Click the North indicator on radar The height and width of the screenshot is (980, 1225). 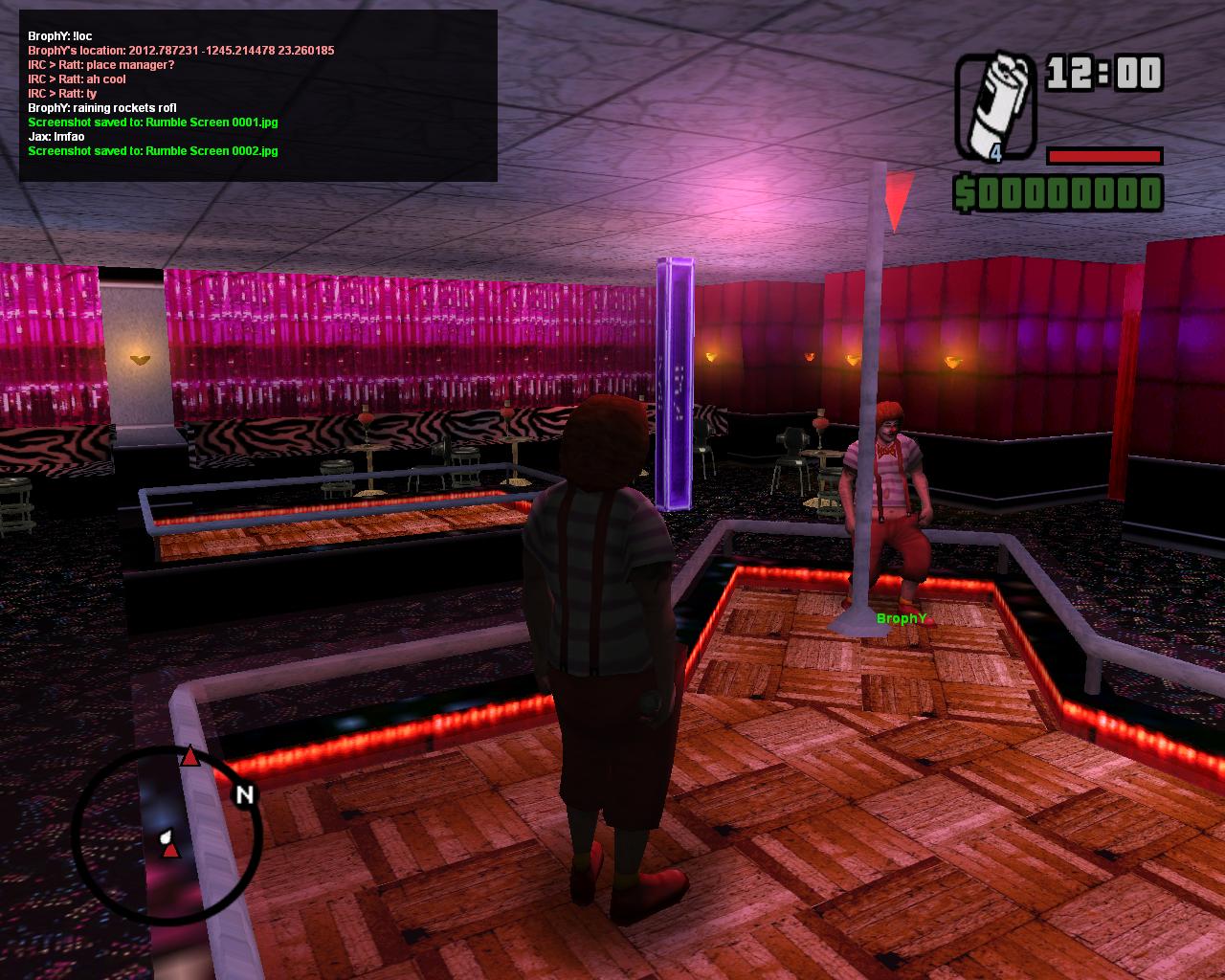pyautogui.click(x=245, y=794)
